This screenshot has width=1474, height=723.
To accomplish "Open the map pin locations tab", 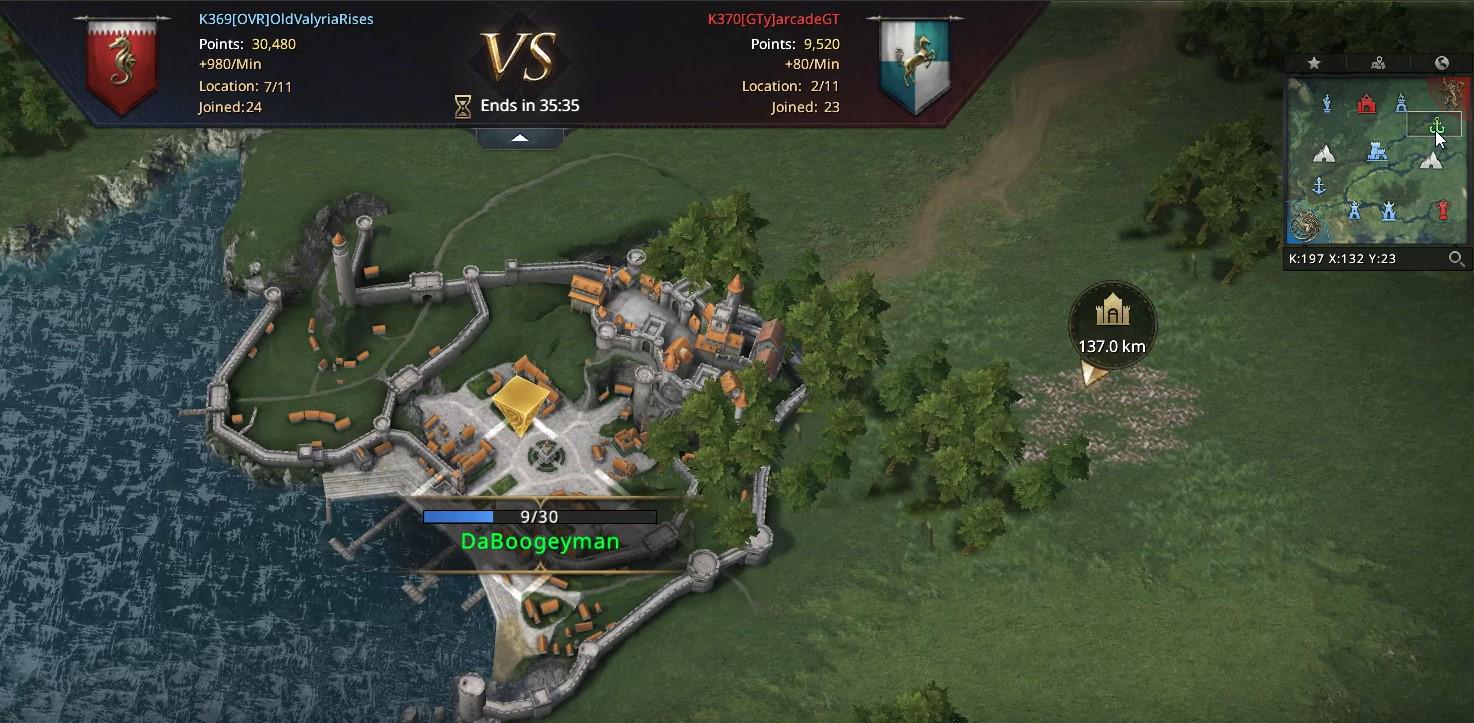I will pyautogui.click(x=1378, y=63).
